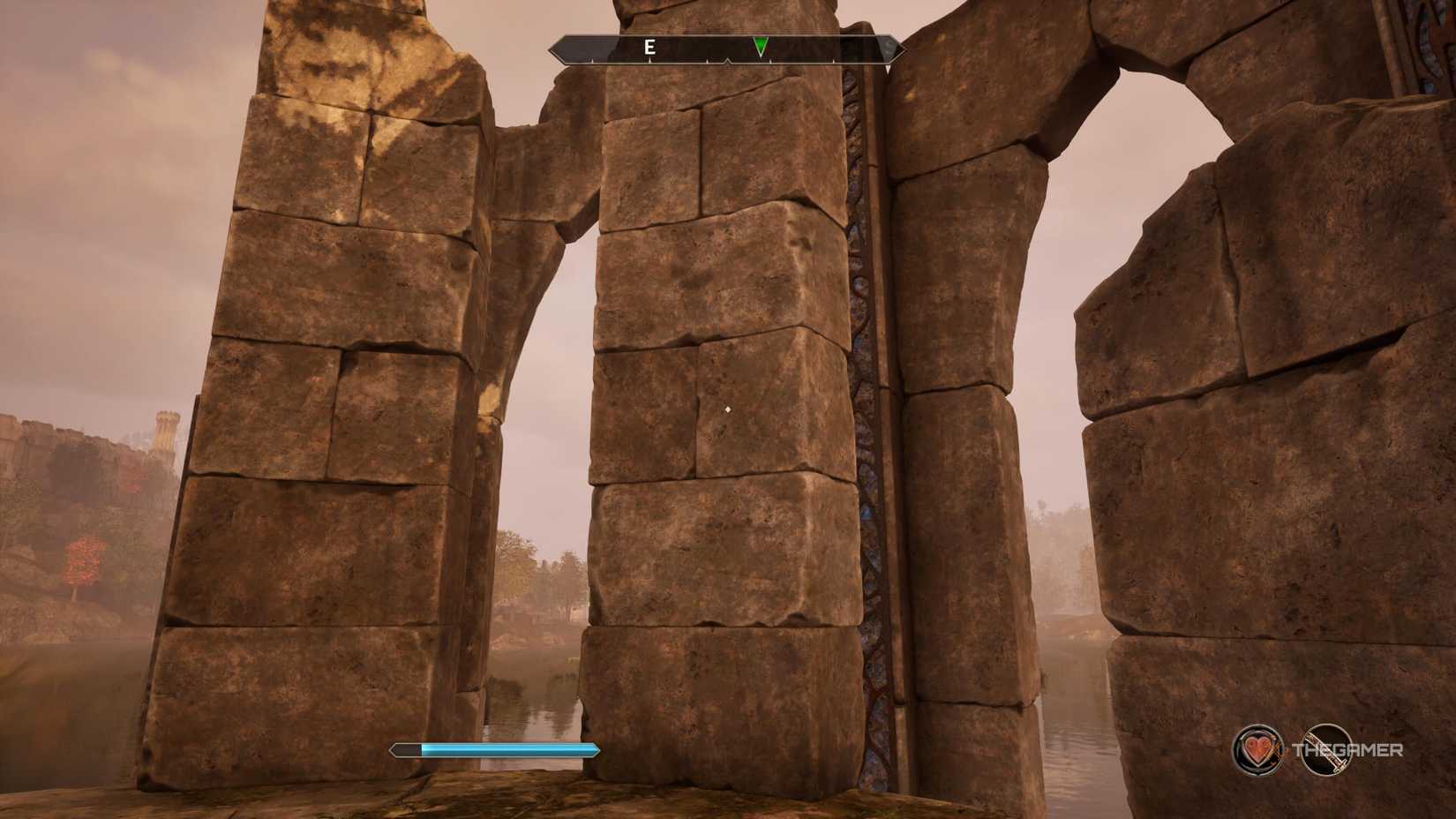Click the white crosshair reticle dot

click(x=726, y=409)
